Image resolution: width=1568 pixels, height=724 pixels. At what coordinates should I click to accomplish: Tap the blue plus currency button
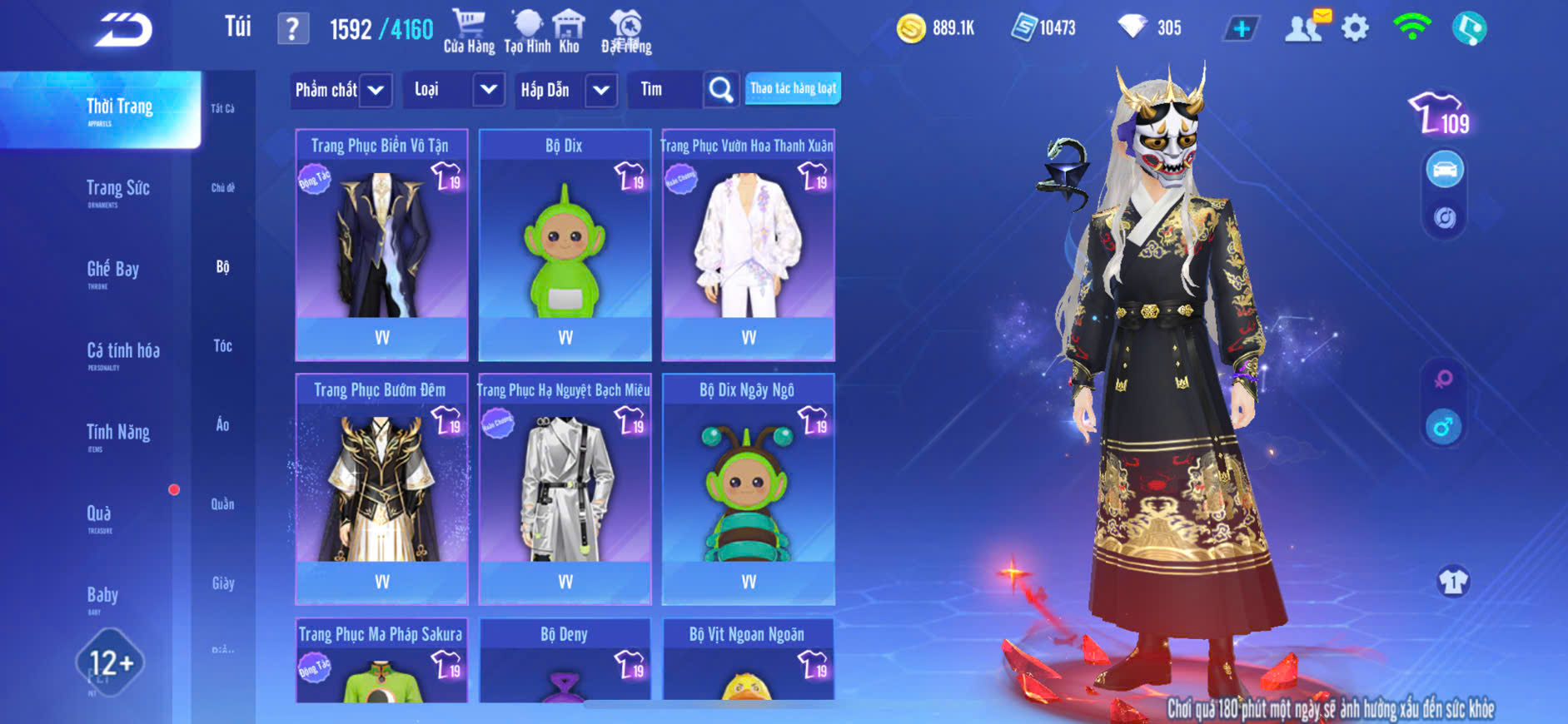tap(1241, 29)
